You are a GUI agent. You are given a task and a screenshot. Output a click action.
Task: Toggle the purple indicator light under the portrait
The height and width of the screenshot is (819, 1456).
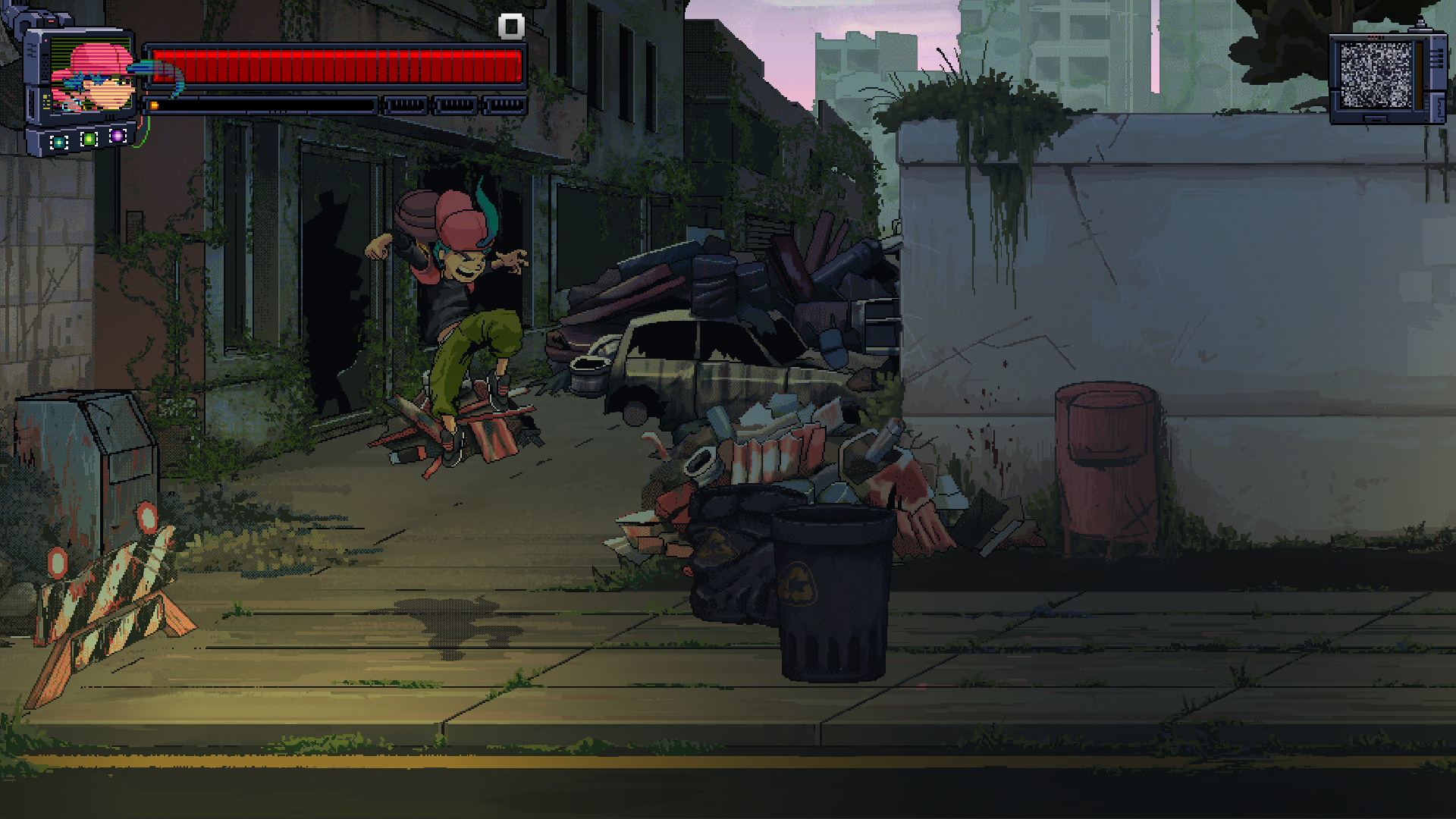tap(118, 136)
